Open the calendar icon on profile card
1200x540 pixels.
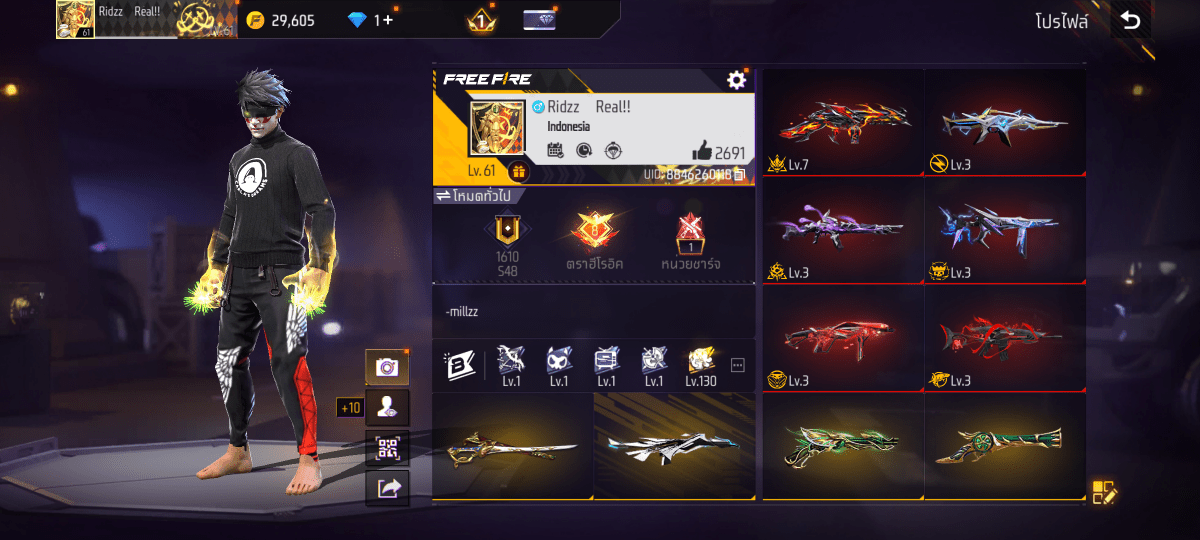556,151
